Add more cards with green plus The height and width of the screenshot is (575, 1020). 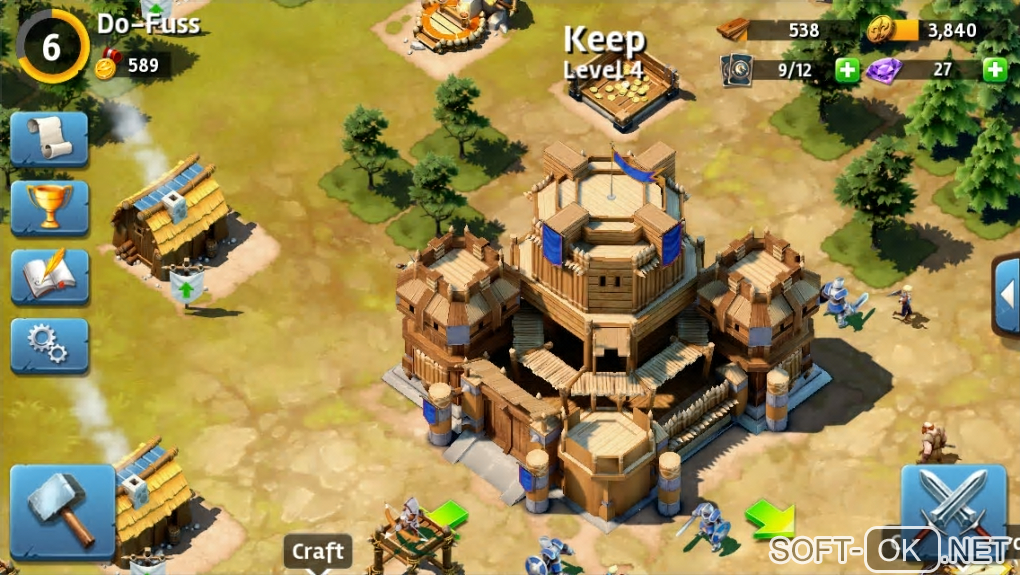click(847, 70)
